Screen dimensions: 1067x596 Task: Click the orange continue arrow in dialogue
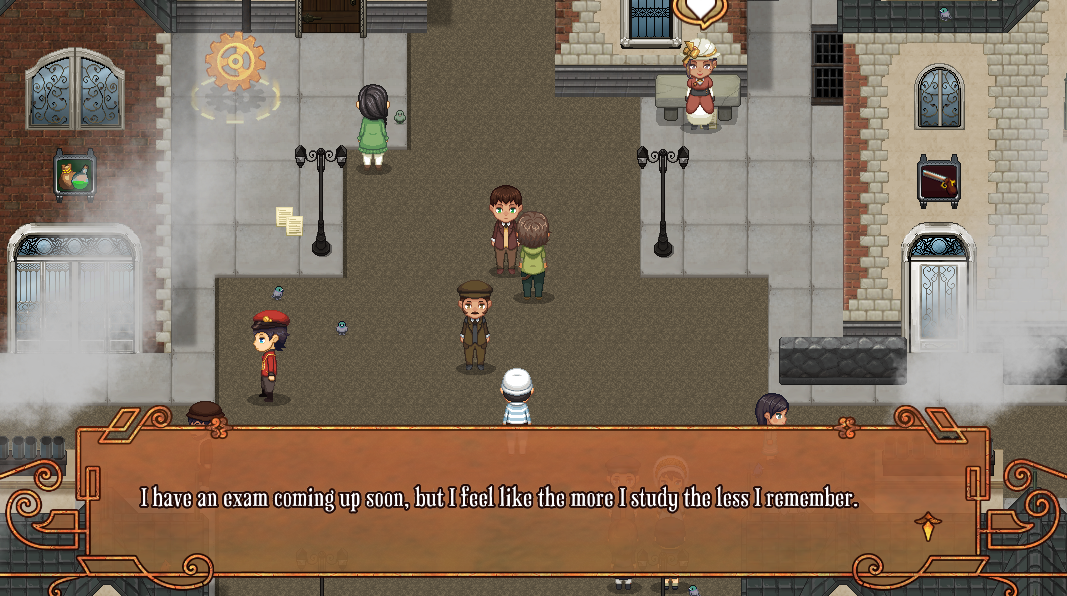[x=927, y=525]
